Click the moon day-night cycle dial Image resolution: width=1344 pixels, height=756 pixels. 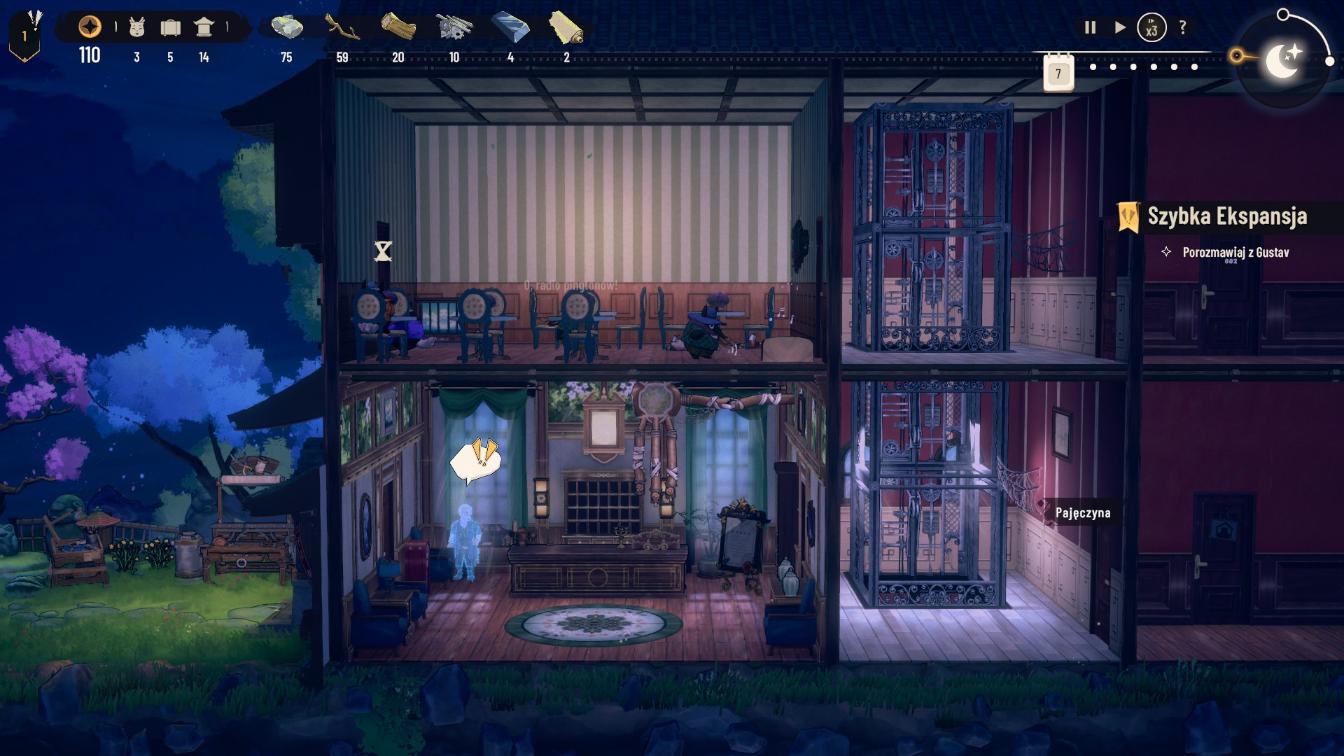pyautogui.click(x=1281, y=60)
